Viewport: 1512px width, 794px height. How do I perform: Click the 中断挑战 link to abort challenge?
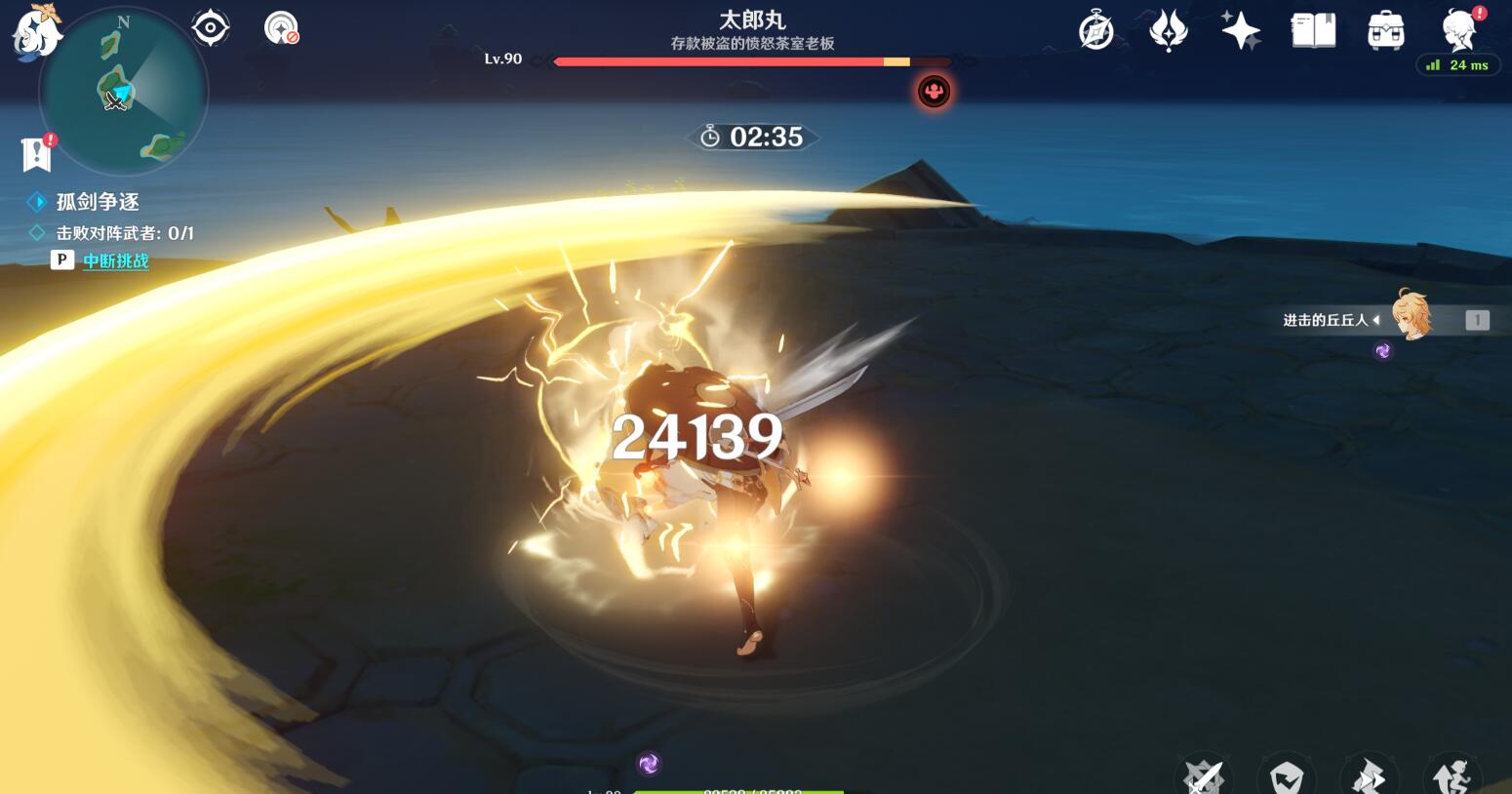(115, 260)
